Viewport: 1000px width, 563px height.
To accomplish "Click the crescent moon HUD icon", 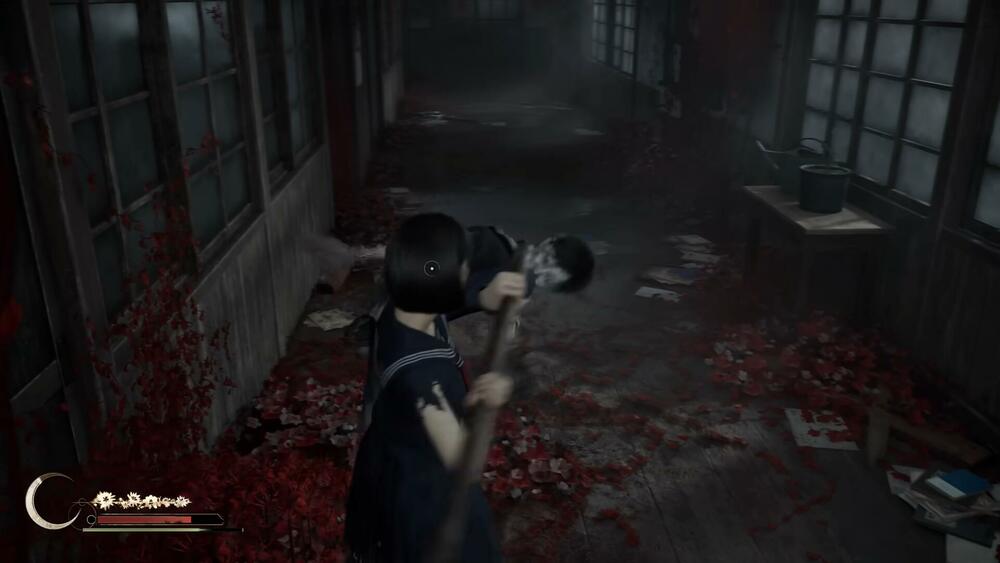I will tap(46, 501).
